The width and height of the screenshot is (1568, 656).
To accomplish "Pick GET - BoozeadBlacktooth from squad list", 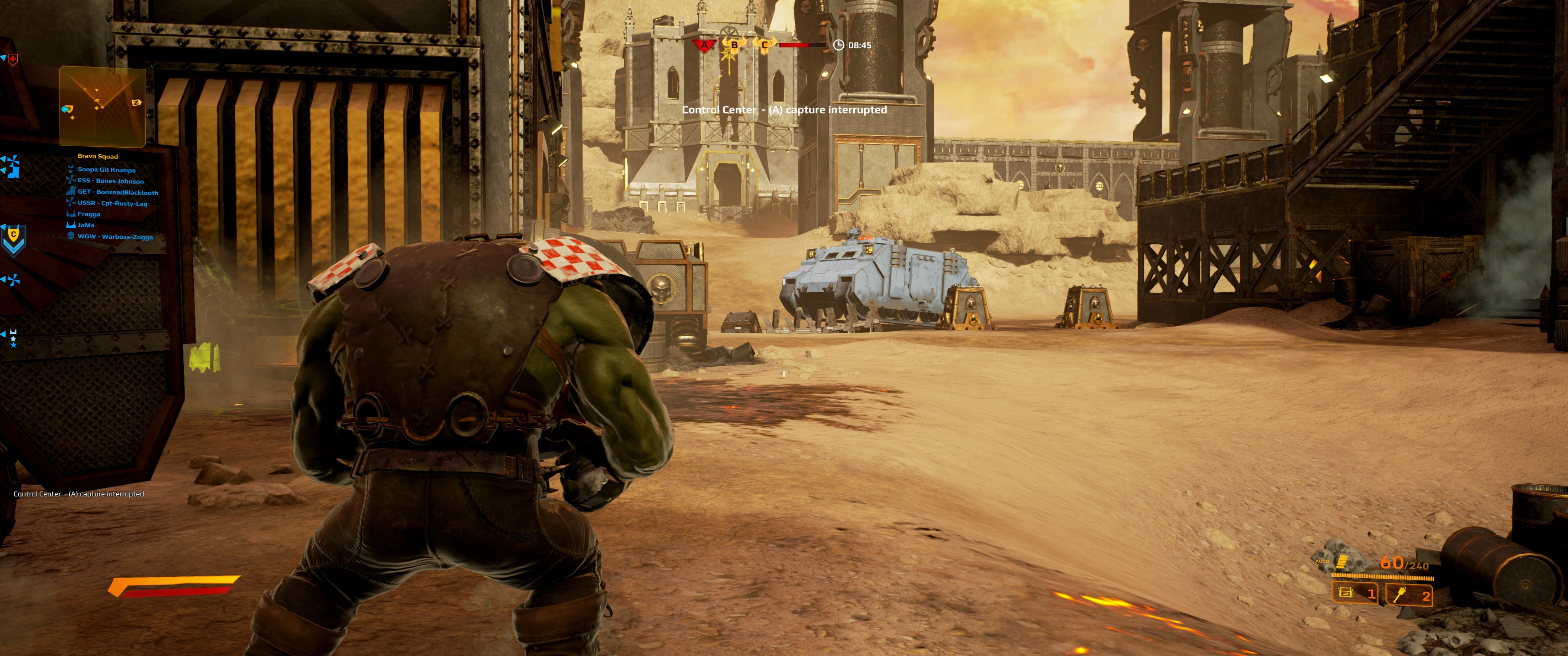I will coord(118,192).
